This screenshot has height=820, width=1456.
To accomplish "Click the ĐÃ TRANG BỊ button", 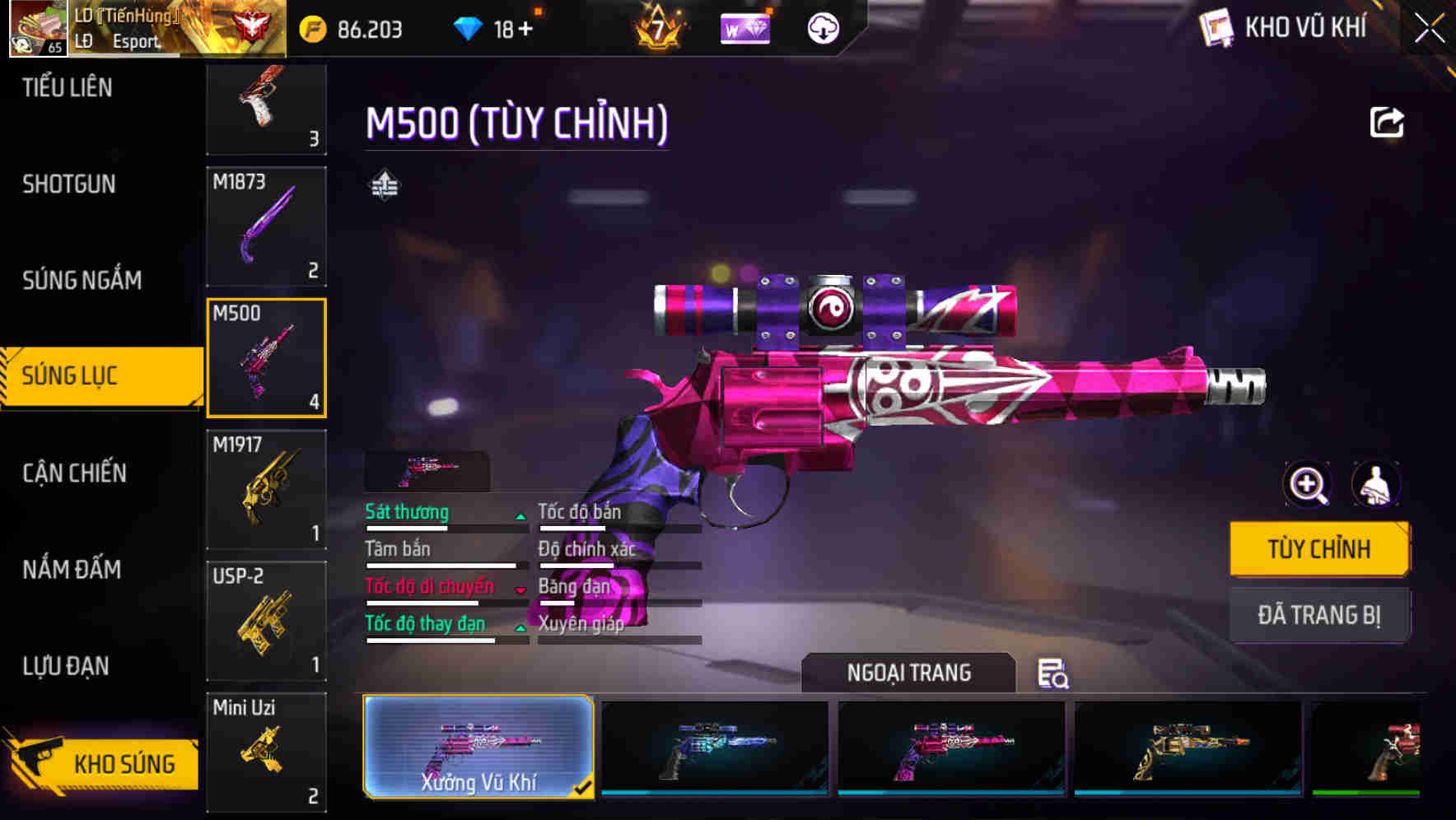I will (x=1319, y=615).
